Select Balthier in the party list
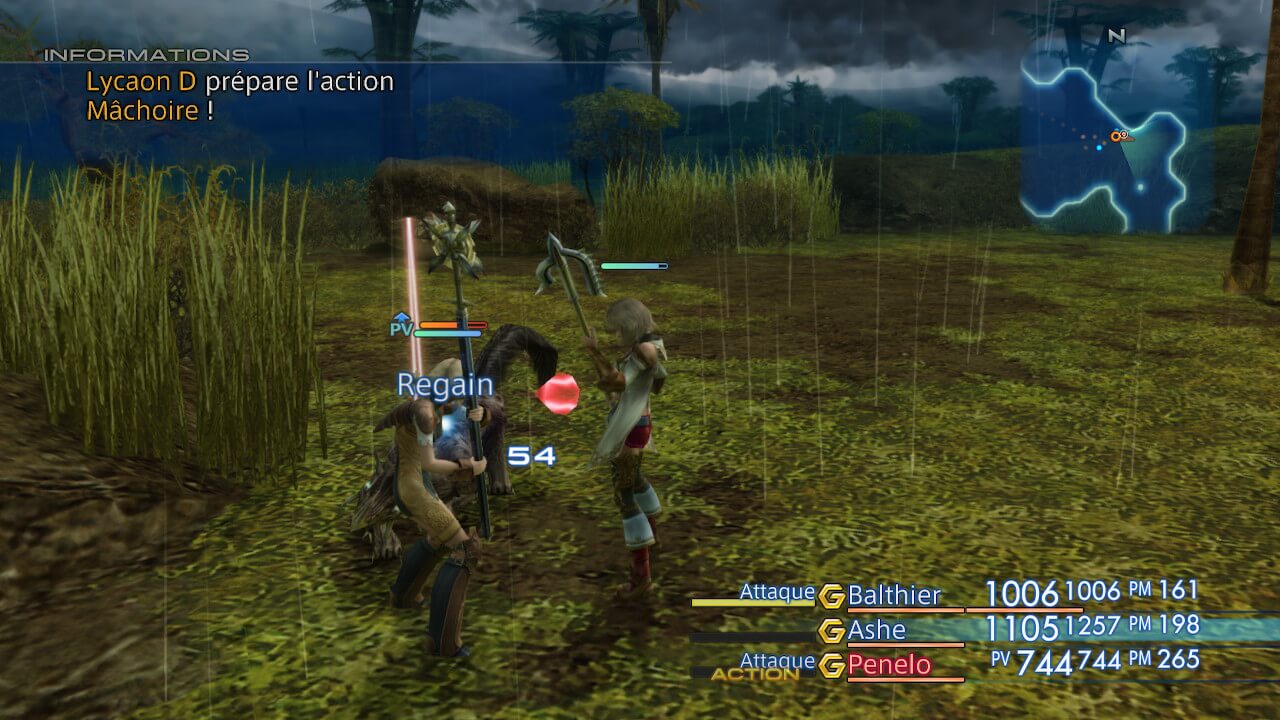 tap(894, 596)
